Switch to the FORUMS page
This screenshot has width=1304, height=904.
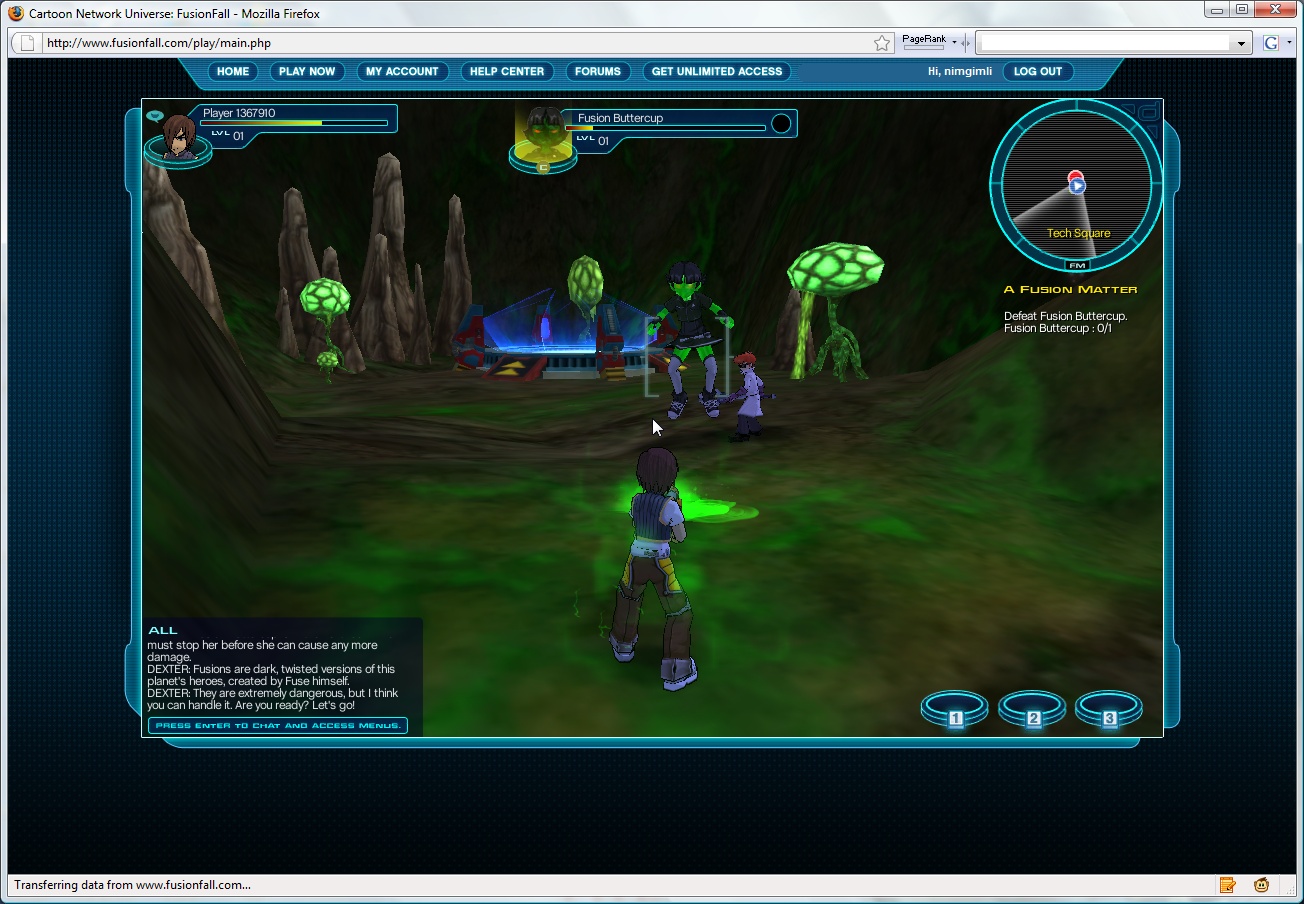click(598, 71)
